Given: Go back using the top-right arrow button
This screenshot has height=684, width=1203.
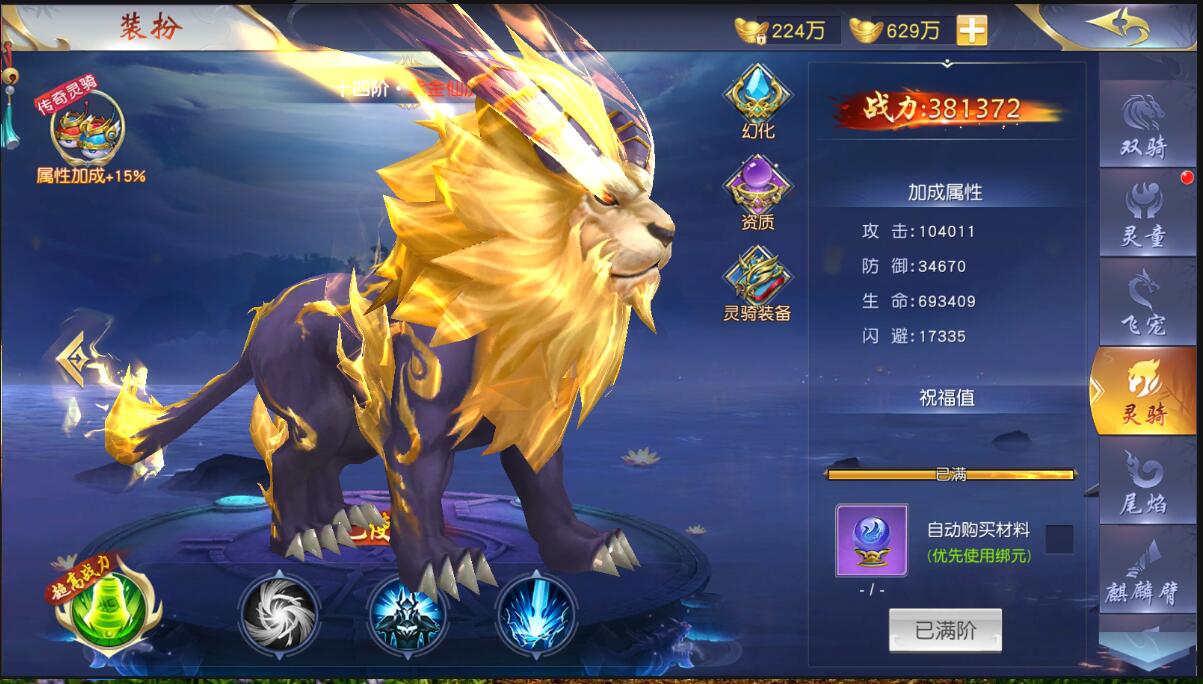Looking at the screenshot, I should pos(1117,26).
